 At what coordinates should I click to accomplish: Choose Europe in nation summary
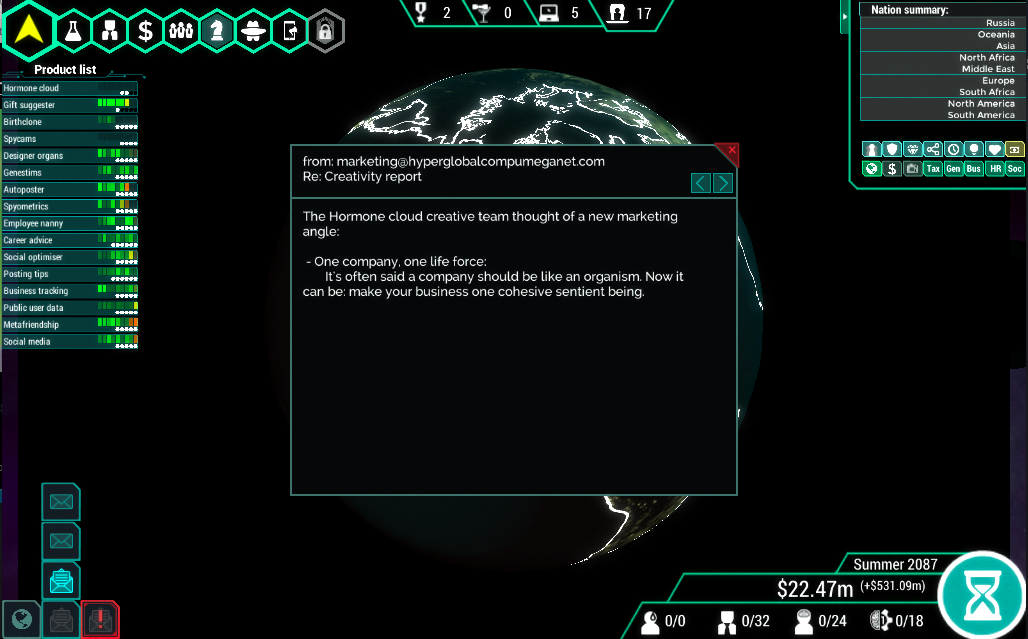click(x=938, y=81)
